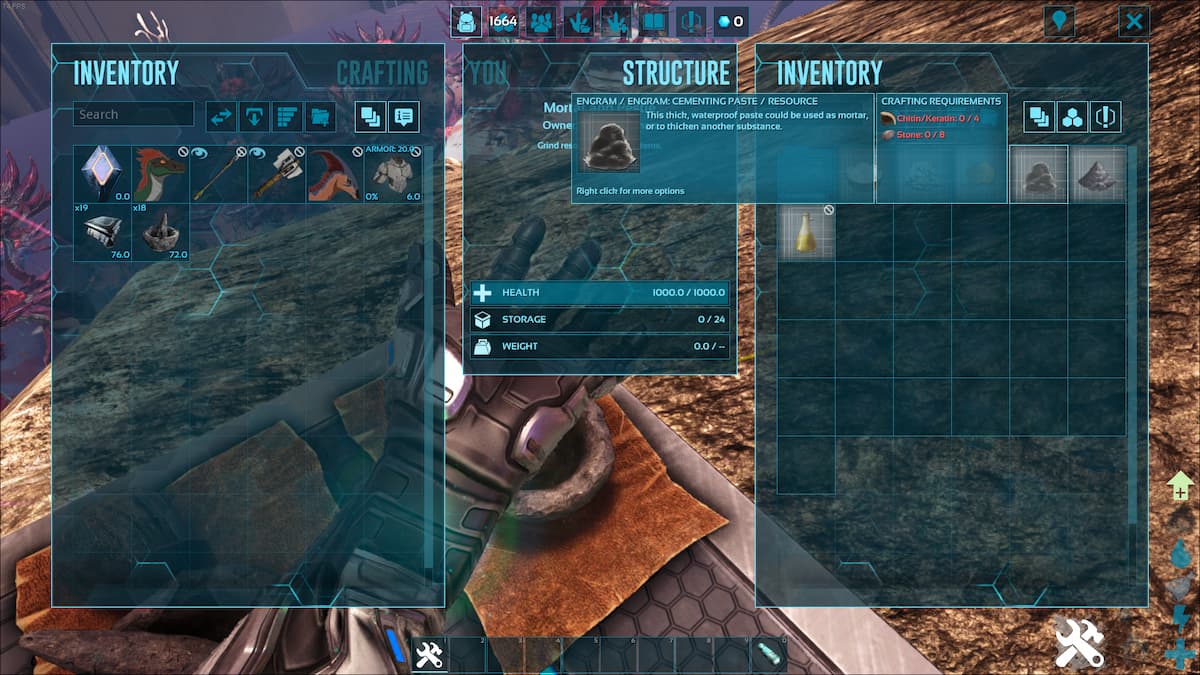Open the backpack inventory icon in top bar

[x=465, y=21]
